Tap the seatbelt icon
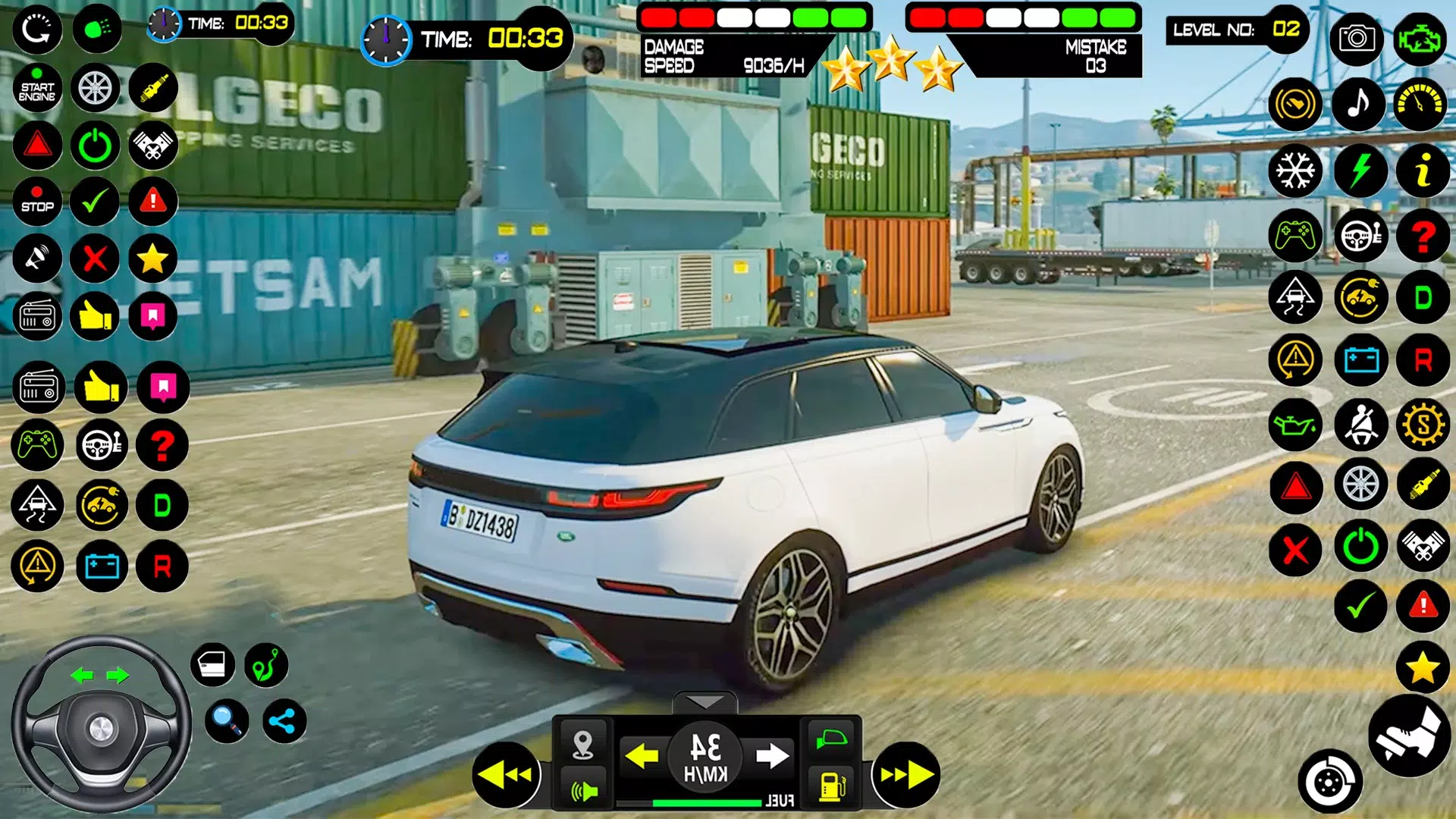The width and height of the screenshot is (1456, 819). (1360, 424)
